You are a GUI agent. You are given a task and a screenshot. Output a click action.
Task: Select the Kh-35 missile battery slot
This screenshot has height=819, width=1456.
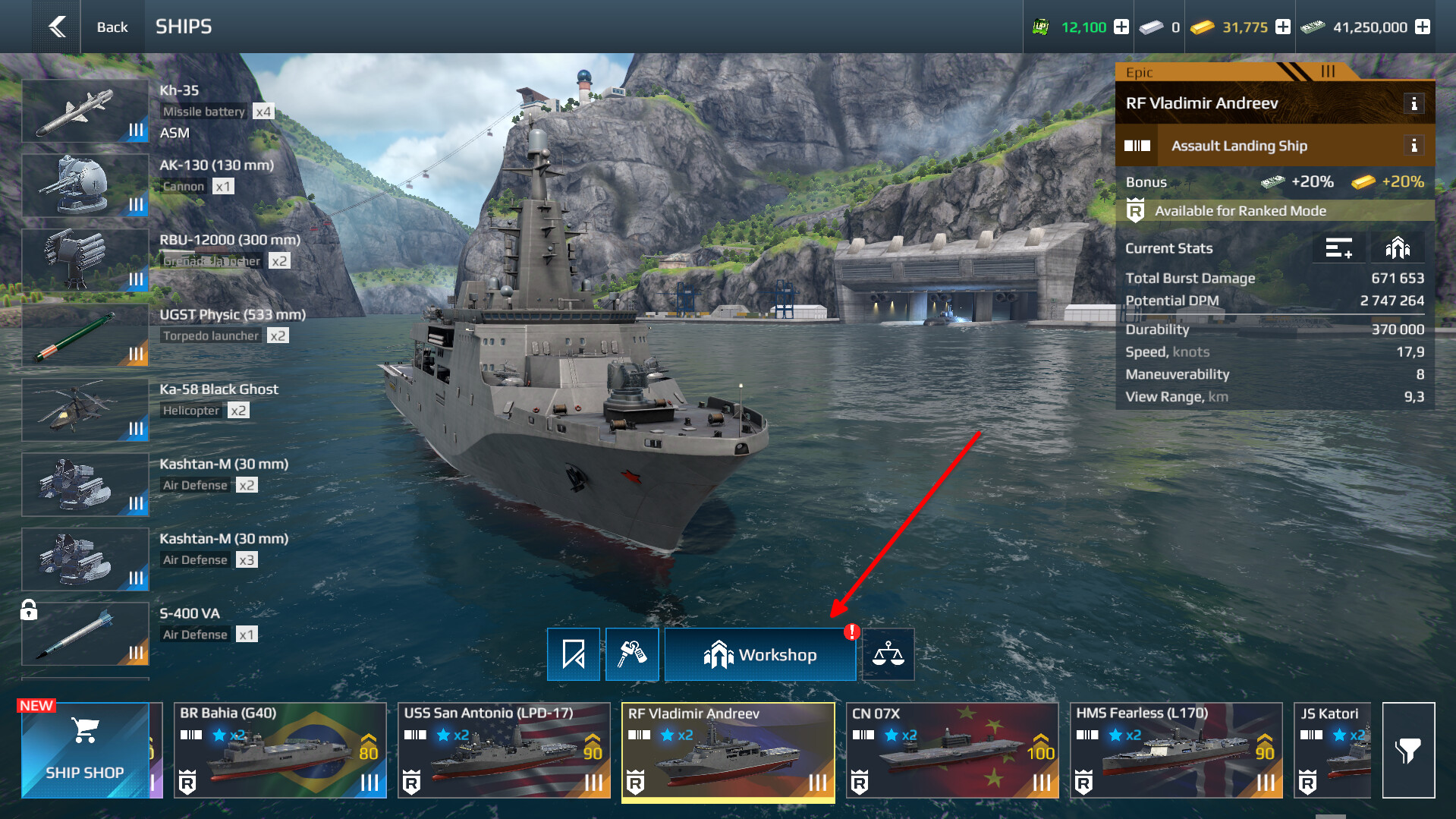tap(85, 111)
